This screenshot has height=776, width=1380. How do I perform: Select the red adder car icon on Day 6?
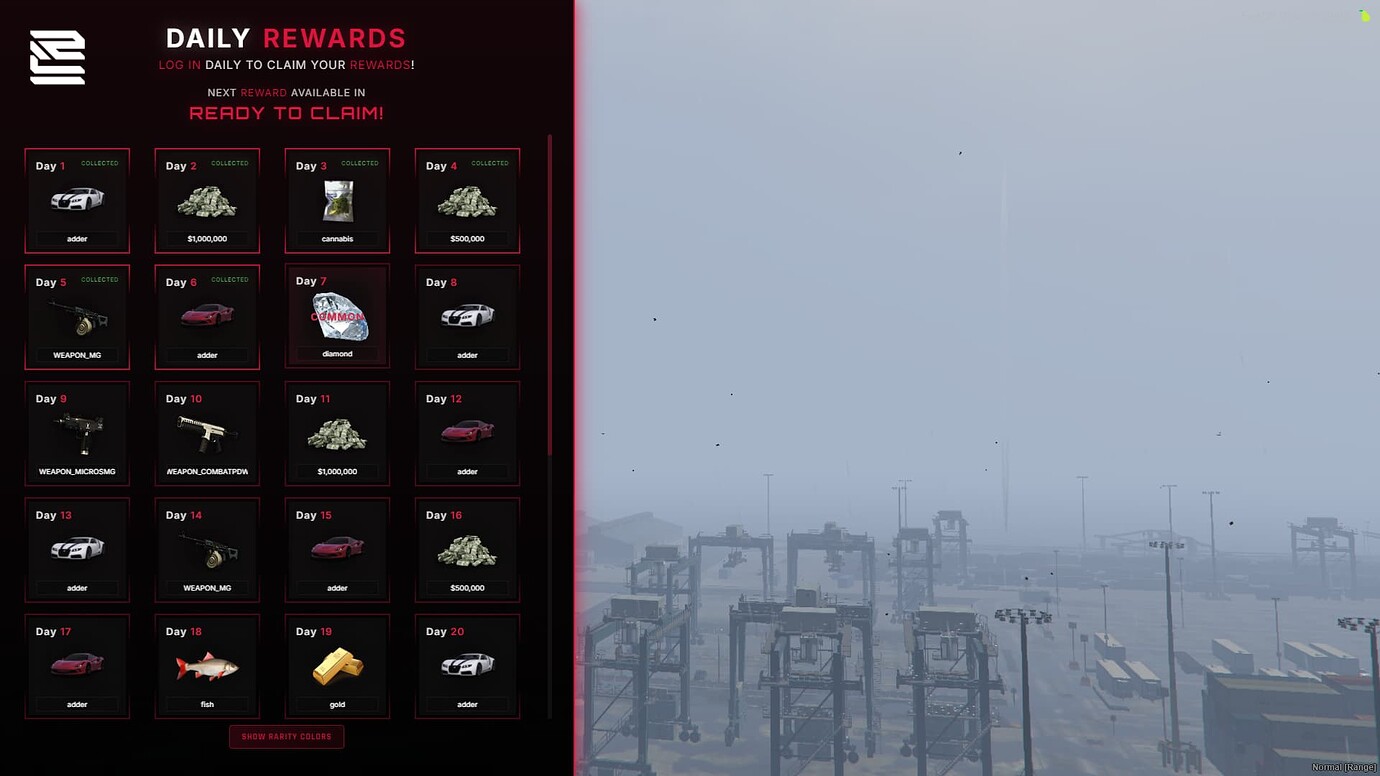coord(207,318)
